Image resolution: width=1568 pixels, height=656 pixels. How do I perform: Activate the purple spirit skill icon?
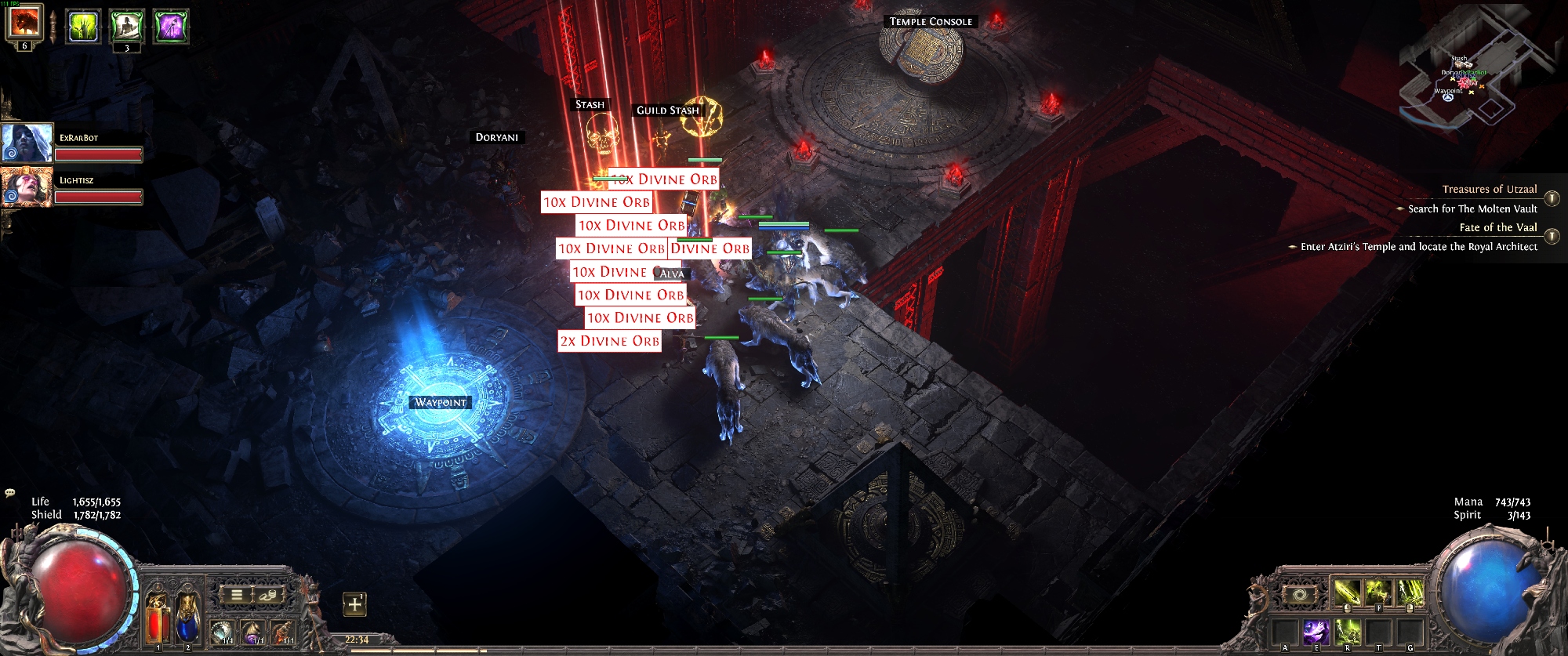point(1316,631)
